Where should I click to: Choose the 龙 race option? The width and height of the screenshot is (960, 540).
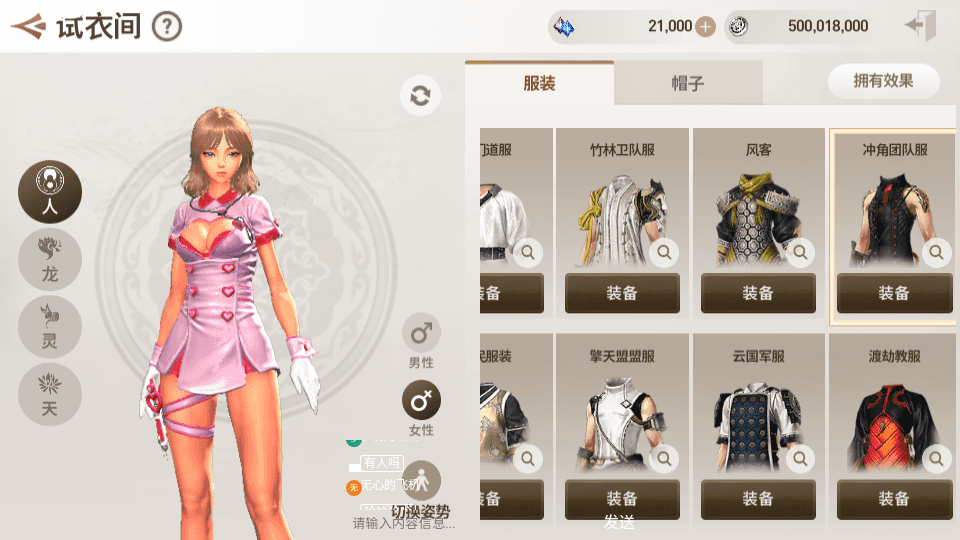[49, 258]
